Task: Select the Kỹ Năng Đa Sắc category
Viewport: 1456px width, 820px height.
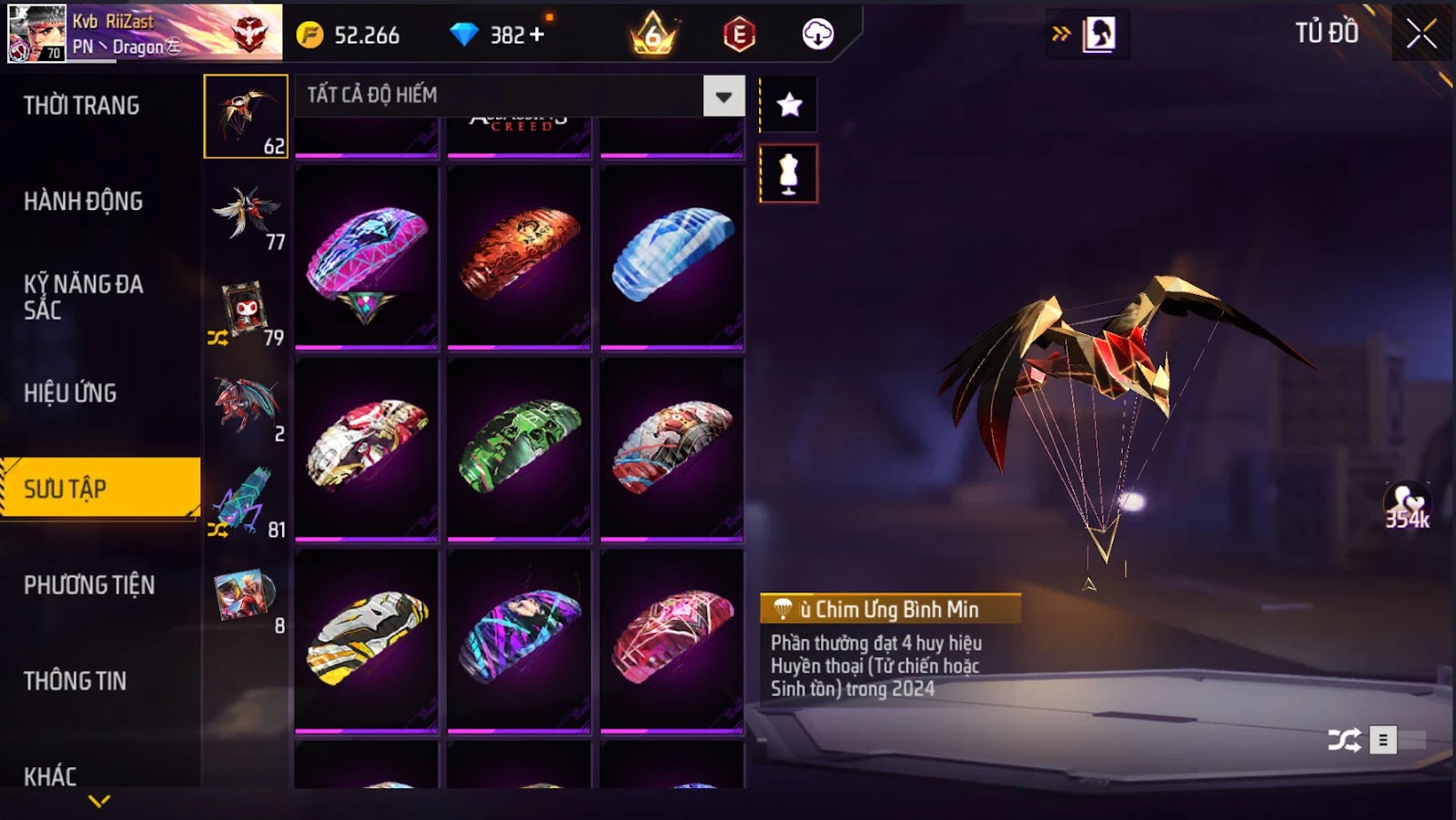Action: pyautogui.click(x=83, y=297)
